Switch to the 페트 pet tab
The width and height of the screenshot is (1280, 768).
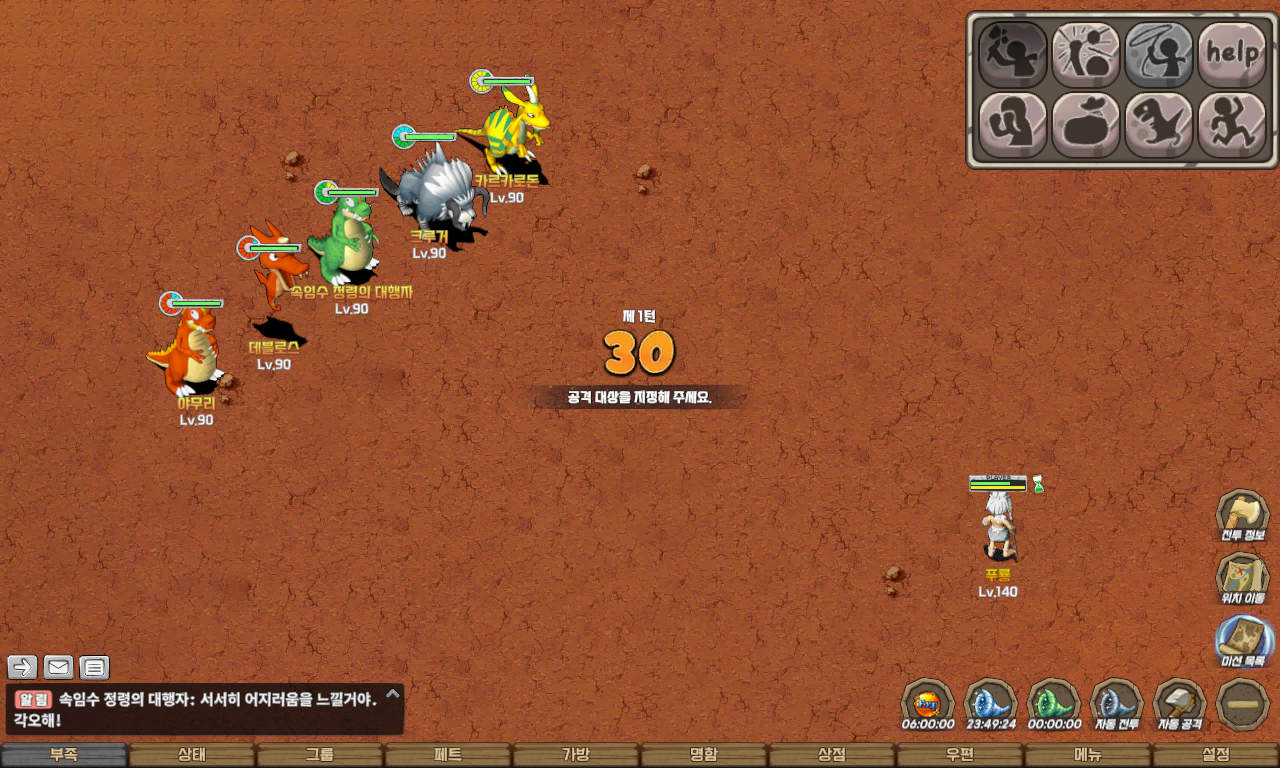click(448, 755)
